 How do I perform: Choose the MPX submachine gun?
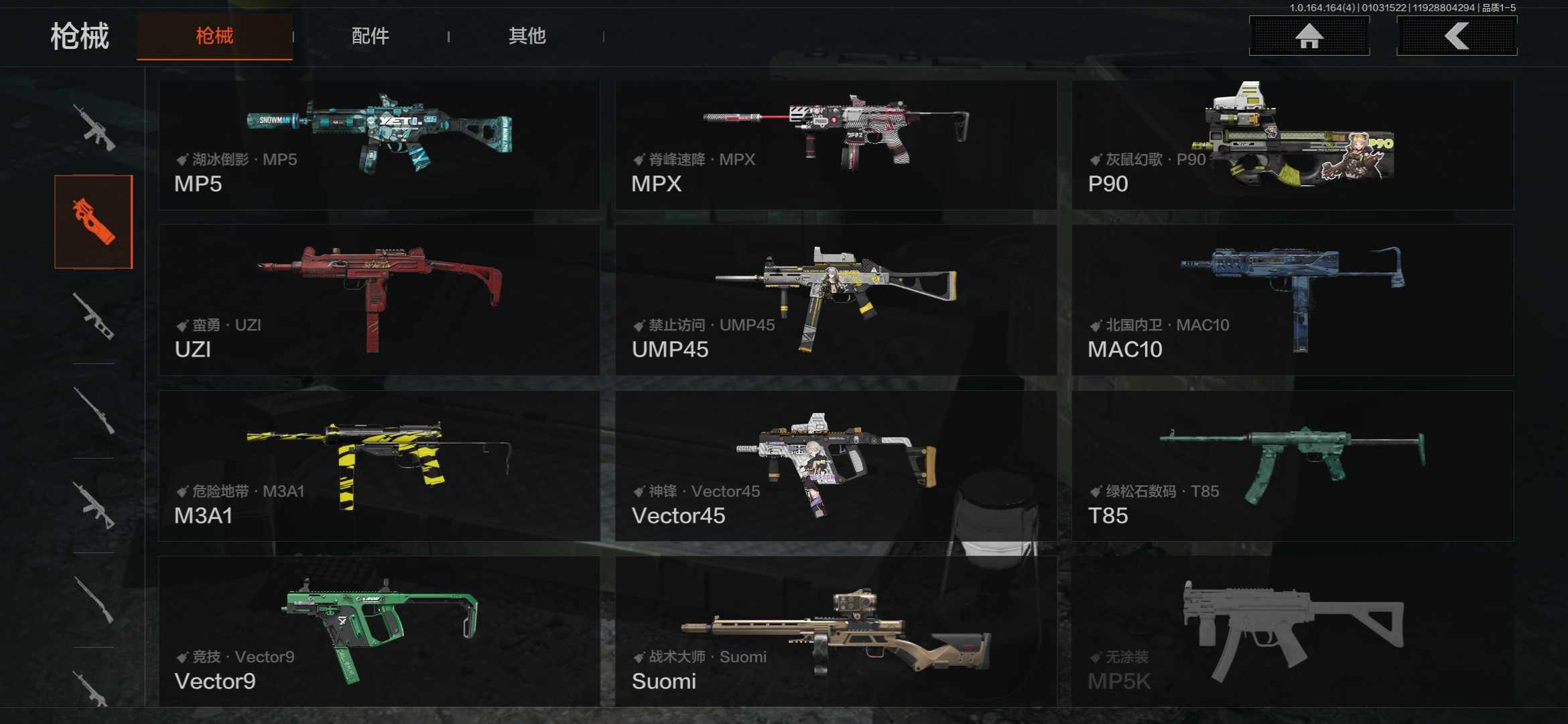tap(836, 145)
